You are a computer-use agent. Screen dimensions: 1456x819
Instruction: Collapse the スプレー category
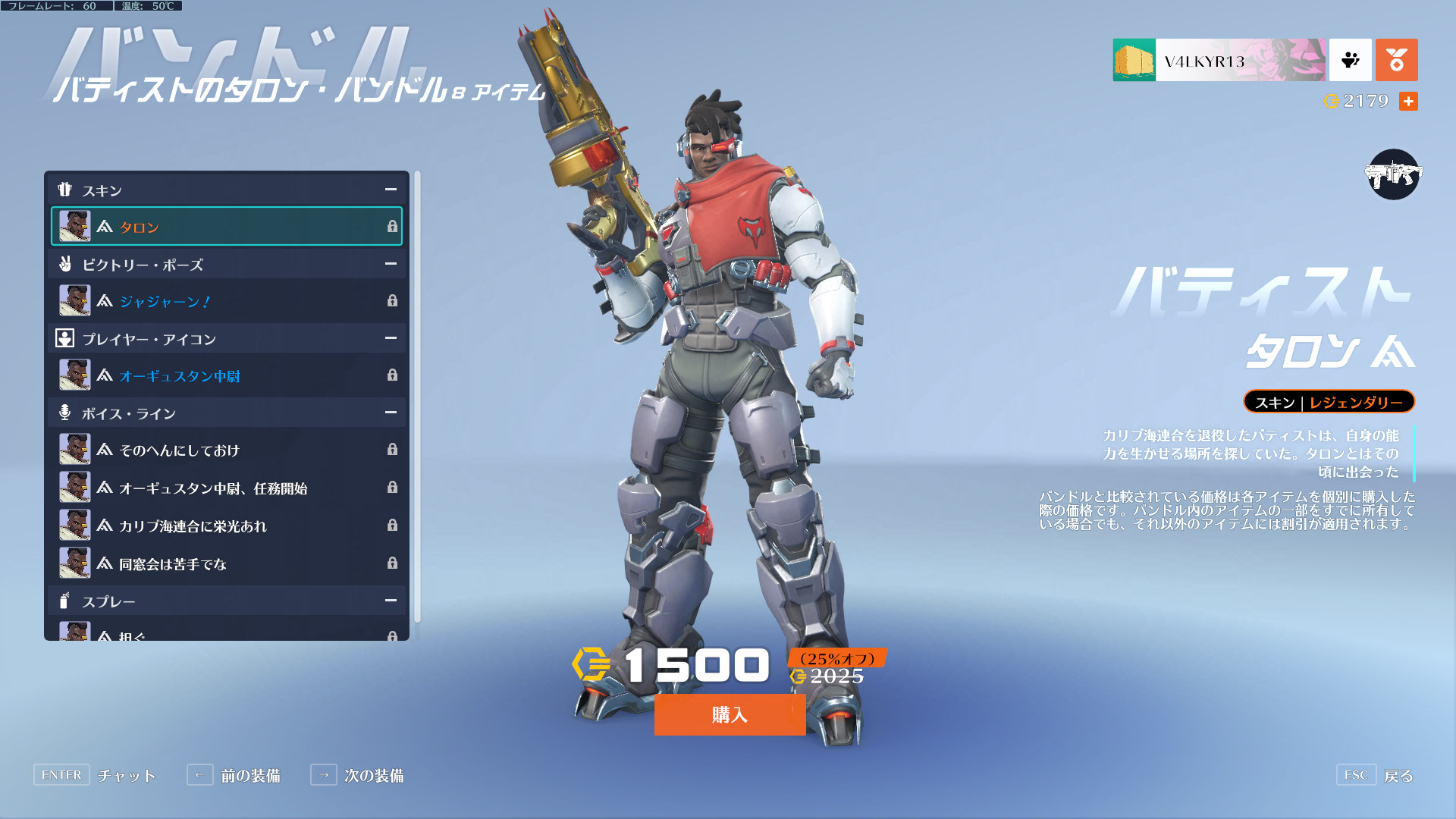(391, 601)
